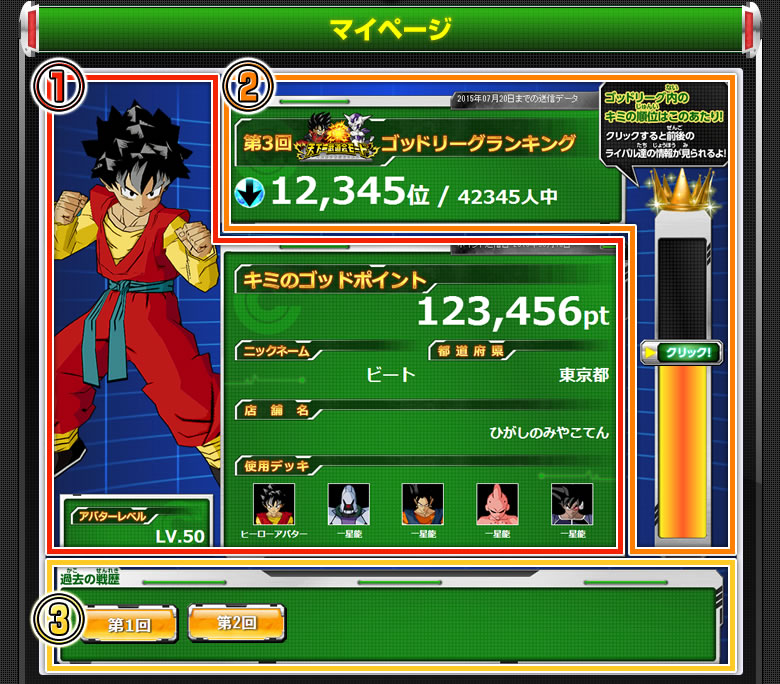780x684 pixels.
Task: Select the ヒーローアバター deck card
Action: coord(274,505)
